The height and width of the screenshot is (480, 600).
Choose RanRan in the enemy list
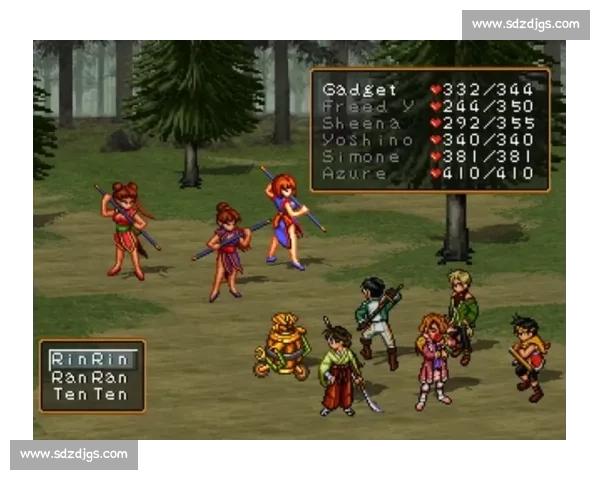(91, 377)
